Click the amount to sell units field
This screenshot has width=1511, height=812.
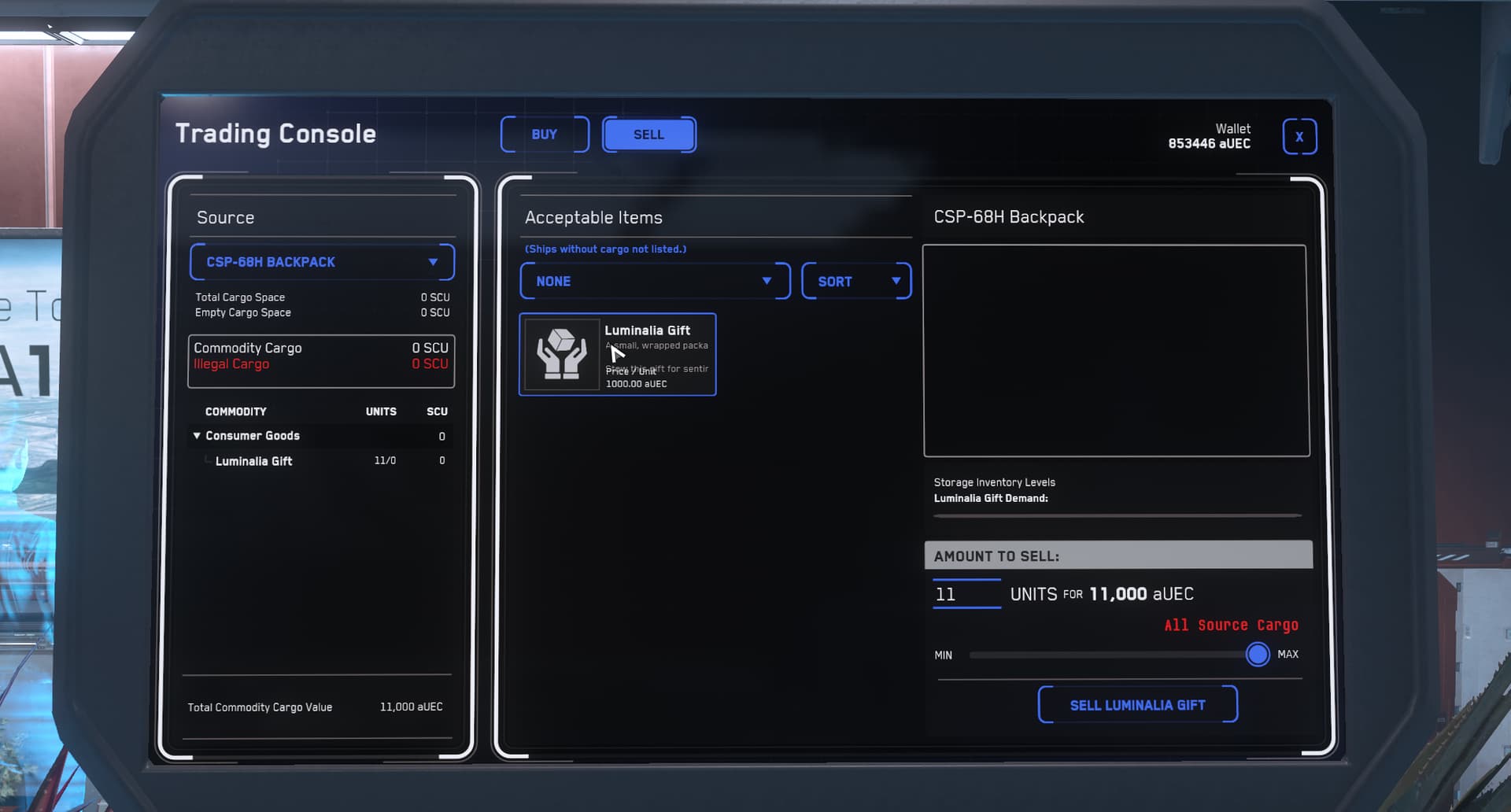tap(966, 594)
